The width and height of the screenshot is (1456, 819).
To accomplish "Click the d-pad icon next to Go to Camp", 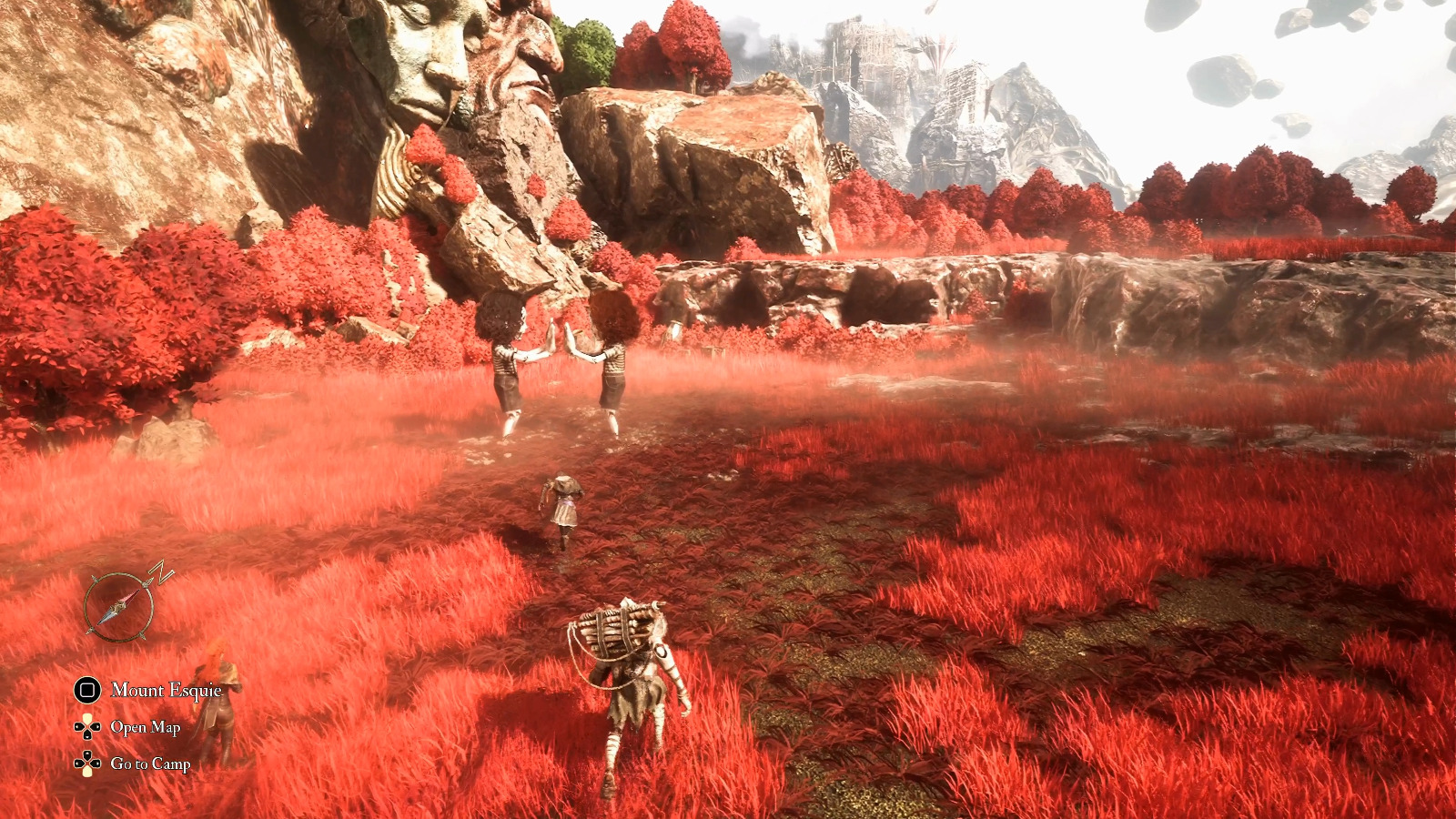I will tap(87, 763).
